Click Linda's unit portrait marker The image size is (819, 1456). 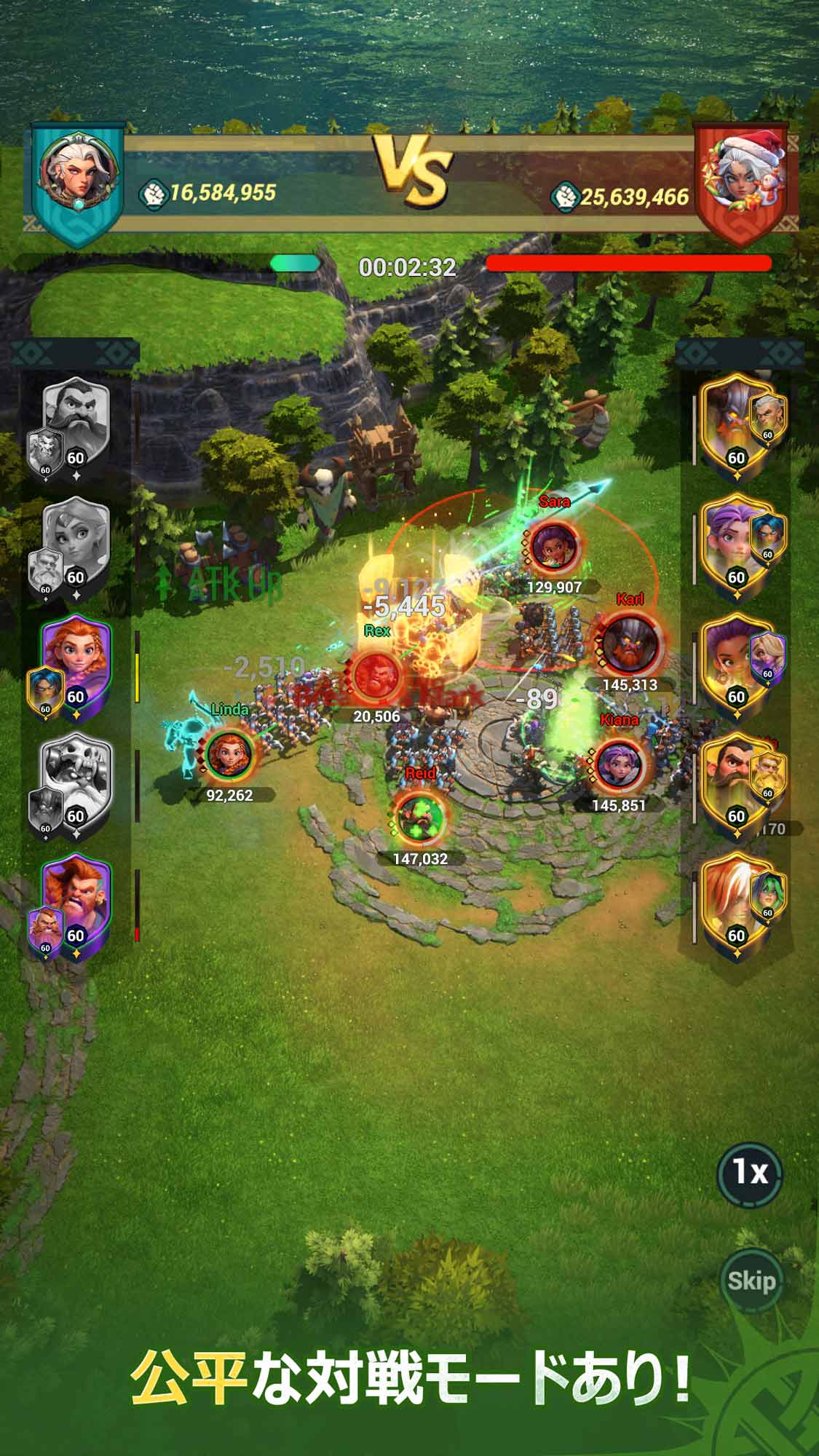coord(229,754)
